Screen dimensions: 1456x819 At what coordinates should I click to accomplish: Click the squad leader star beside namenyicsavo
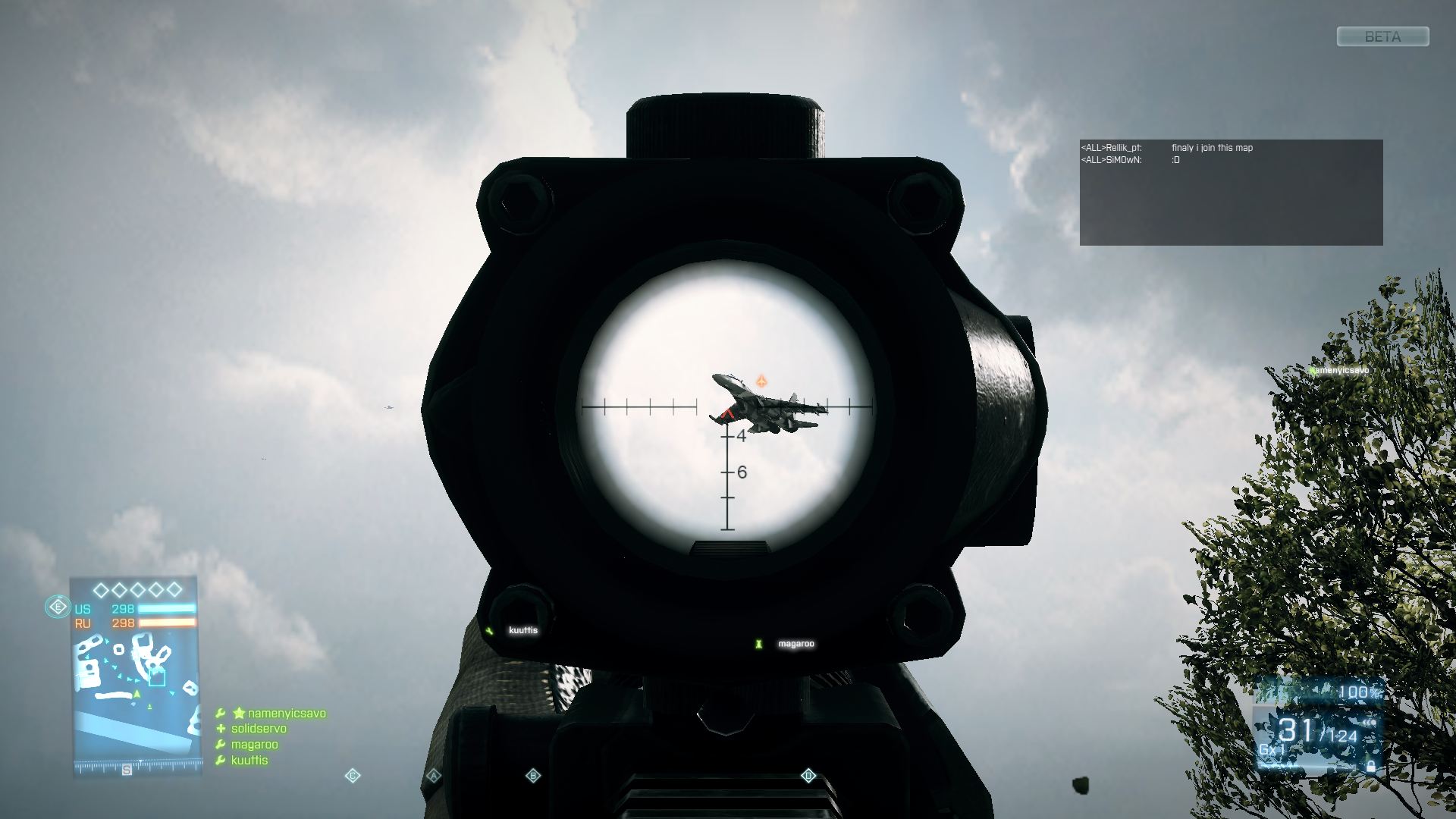(239, 713)
